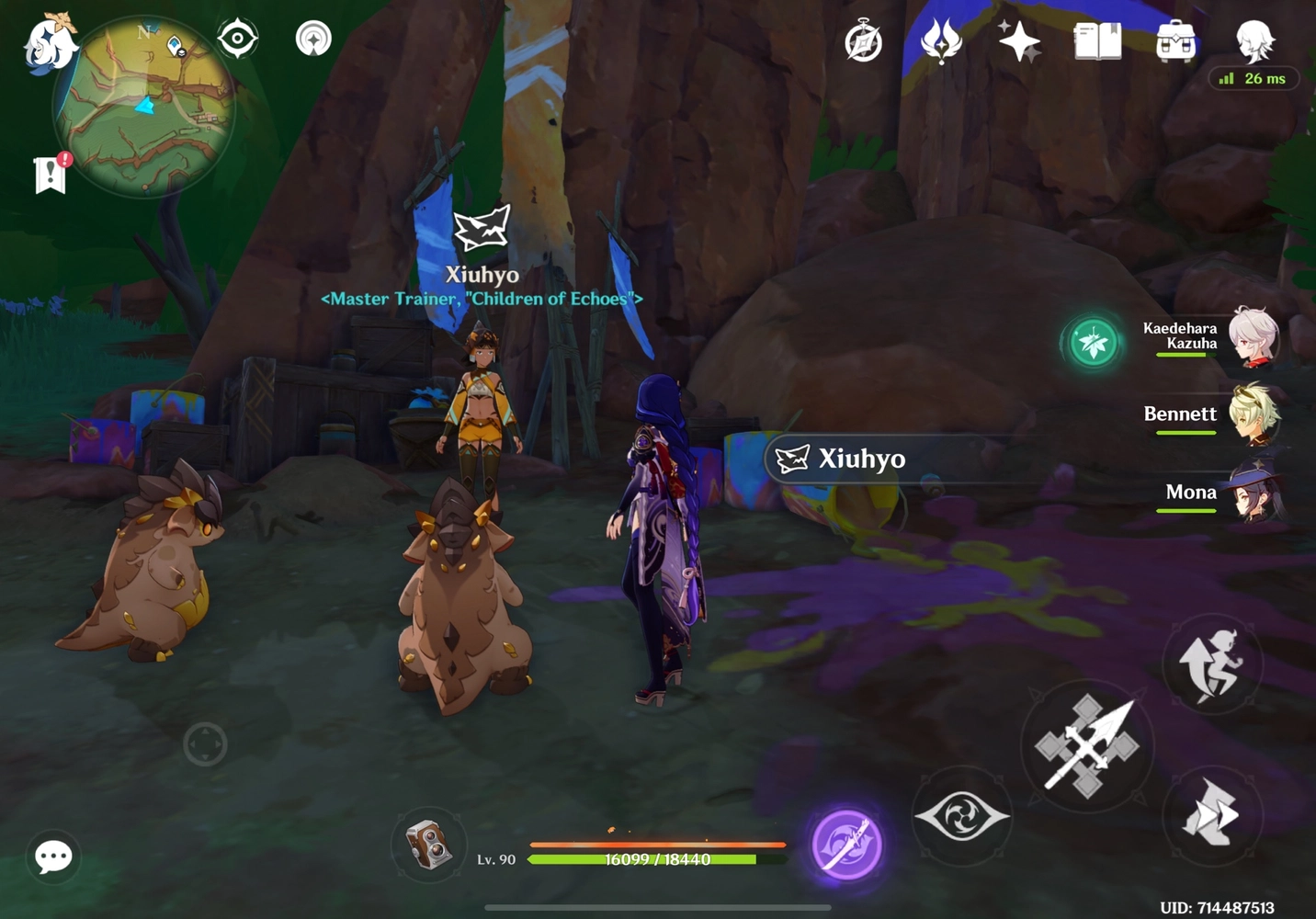Click the 16099/18440 HP bar

tap(653, 859)
